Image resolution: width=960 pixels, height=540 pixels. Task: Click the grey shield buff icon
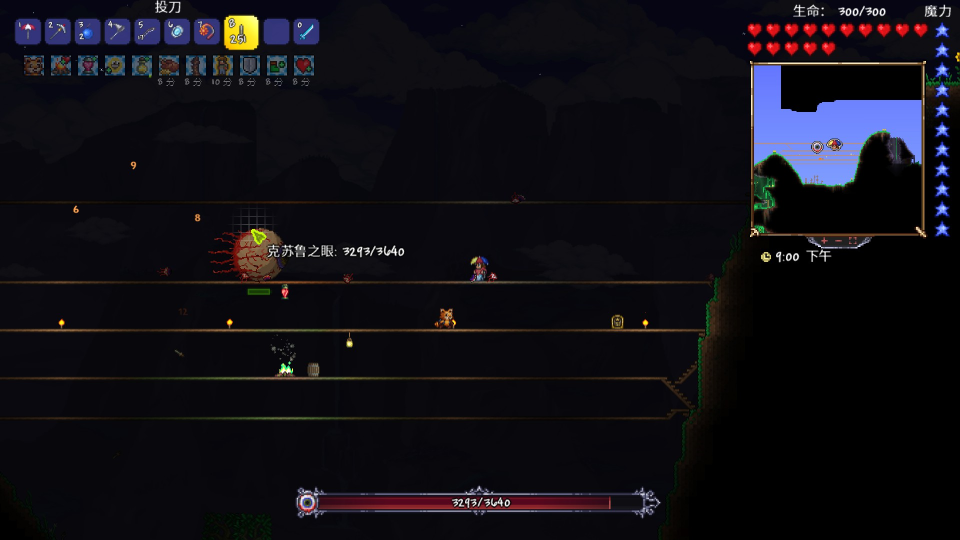pos(249,66)
